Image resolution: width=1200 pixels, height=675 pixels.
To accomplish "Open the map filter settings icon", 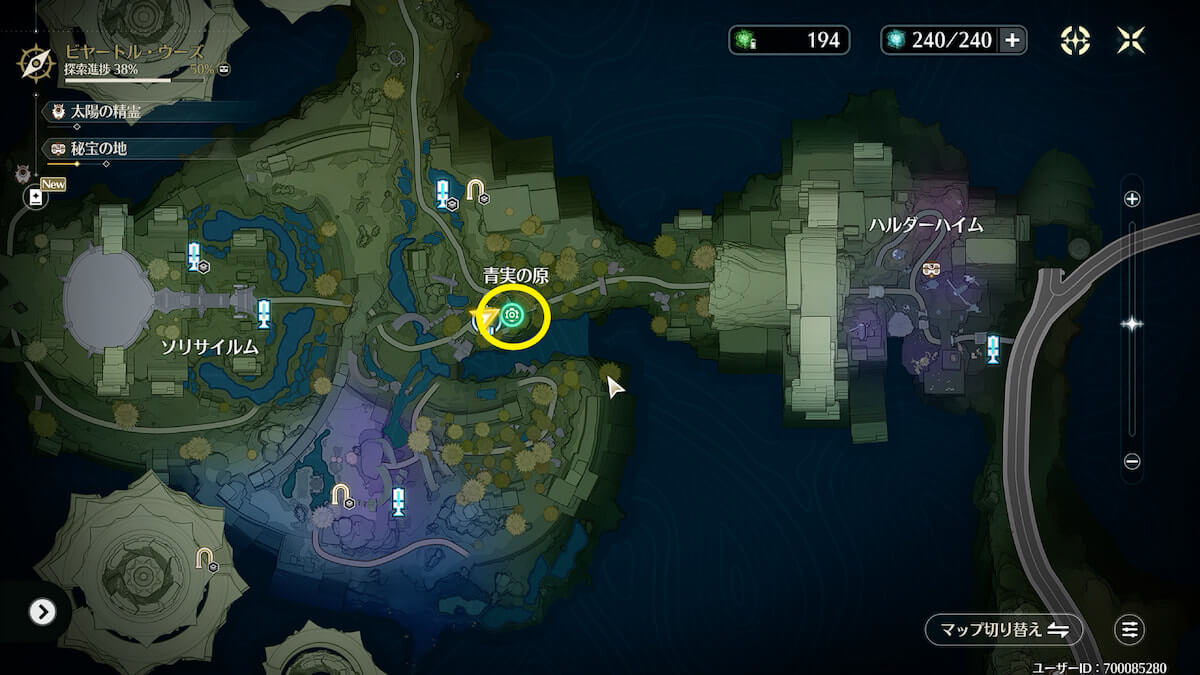I will [x=1130, y=629].
